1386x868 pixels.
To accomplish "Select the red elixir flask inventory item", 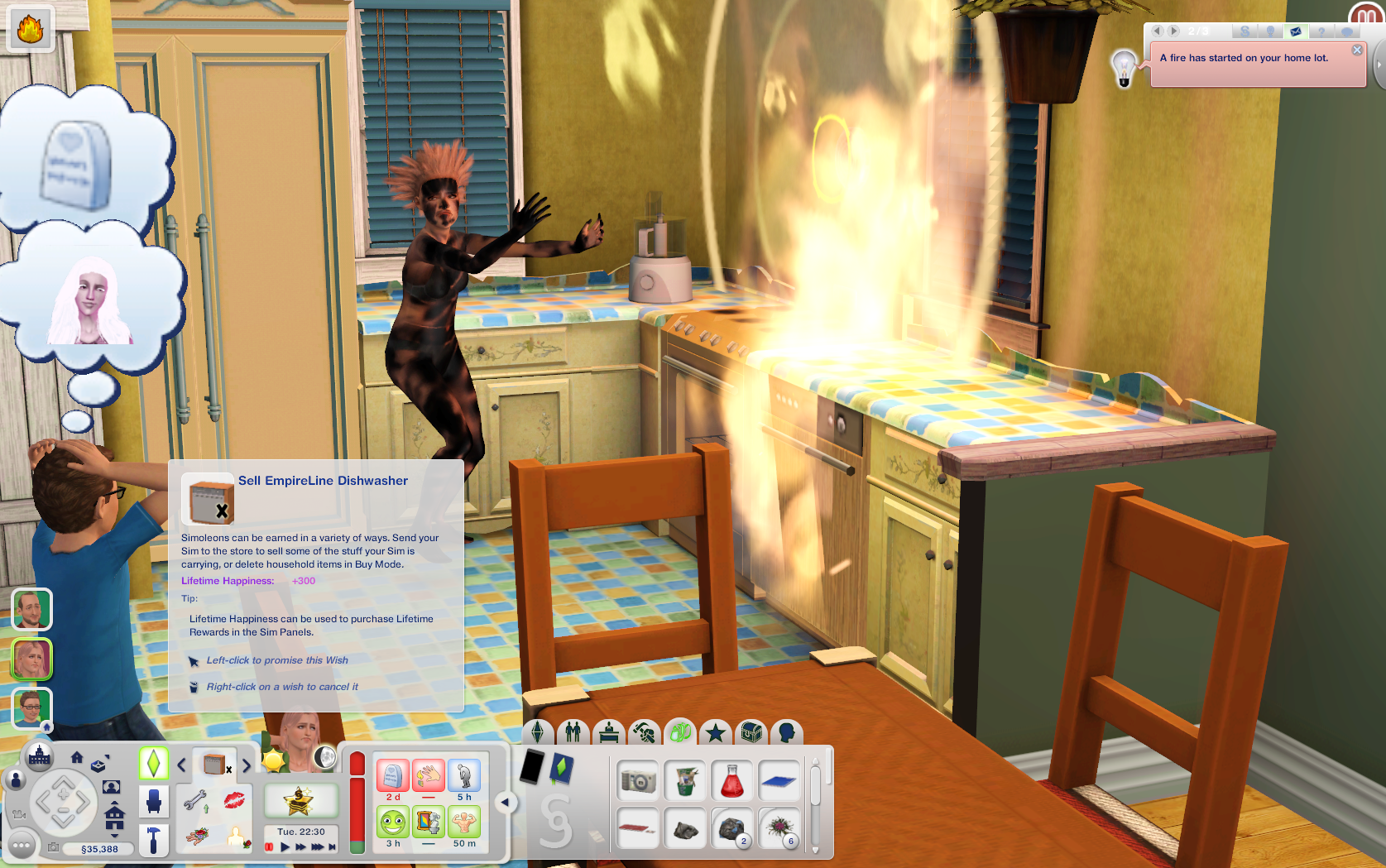I will [x=732, y=781].
